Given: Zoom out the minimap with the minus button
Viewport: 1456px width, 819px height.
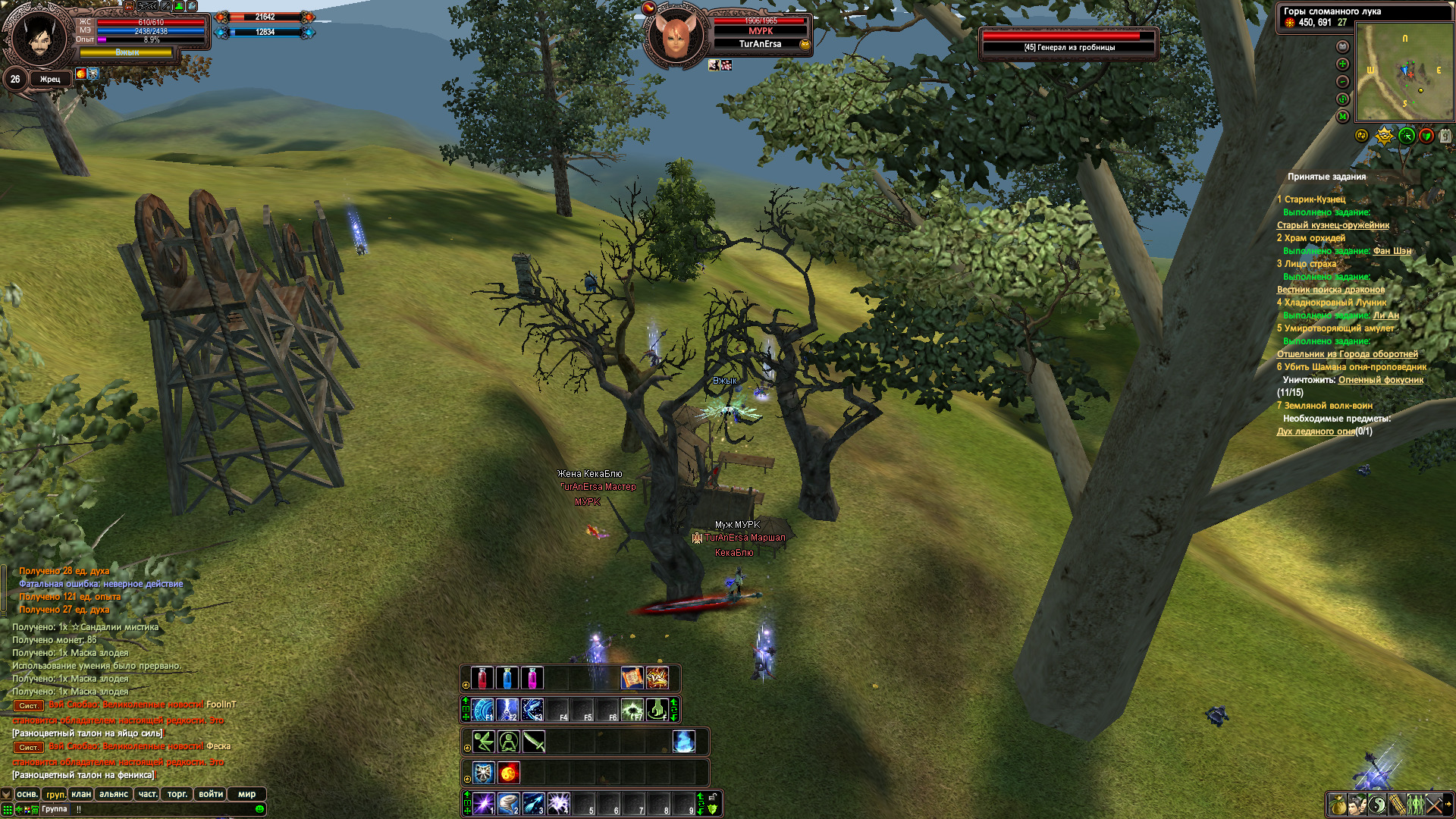Looking at the screenshot, I should coord(1343,82).
